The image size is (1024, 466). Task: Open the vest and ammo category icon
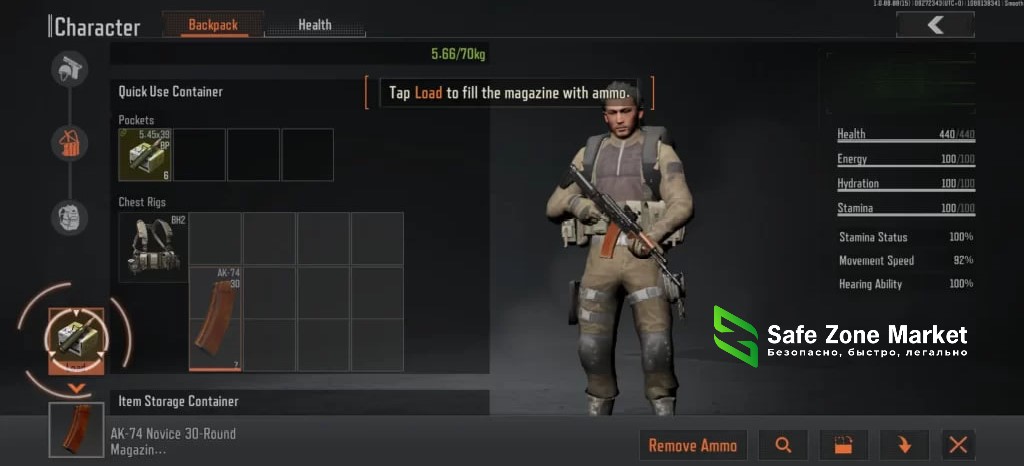coord(70,143)
